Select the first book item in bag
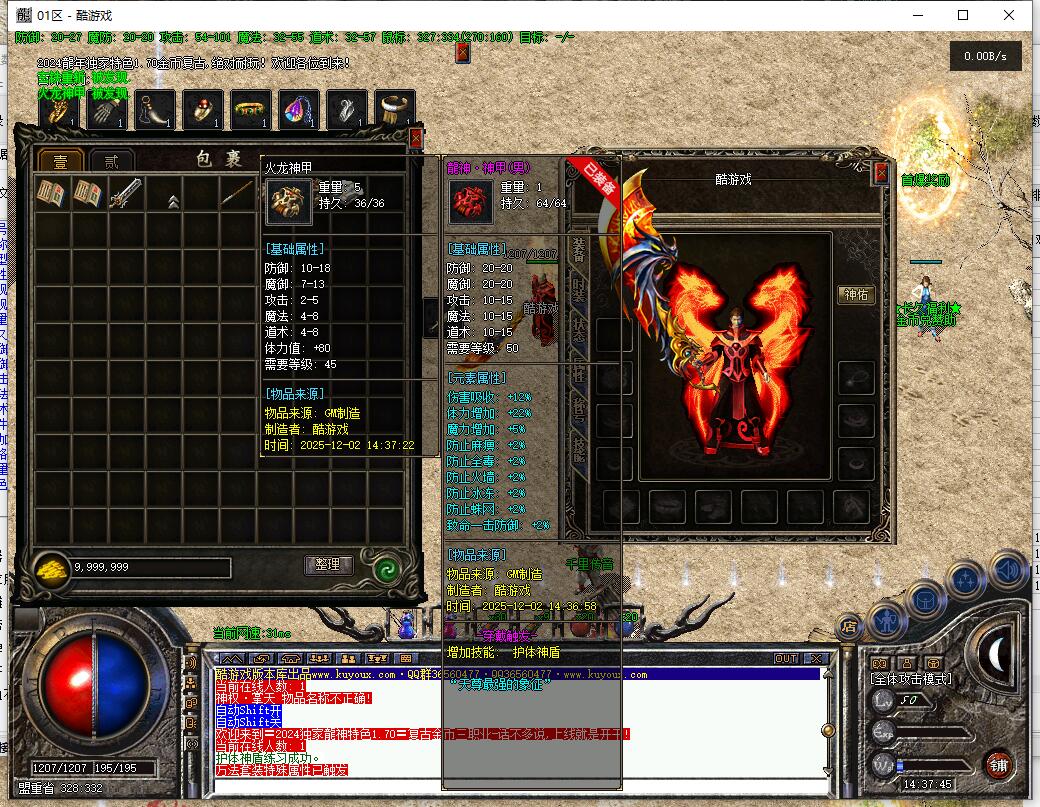The image size is (1040, 807). click(x=50, y=194)
